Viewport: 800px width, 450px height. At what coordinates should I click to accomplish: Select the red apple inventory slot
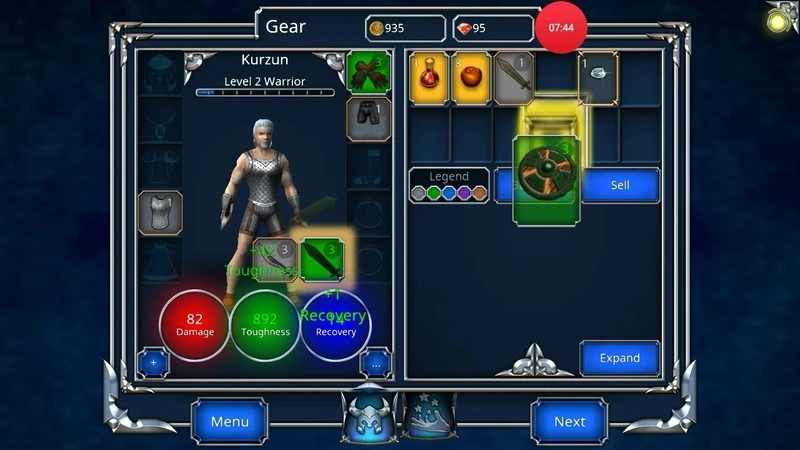(471, 79)
